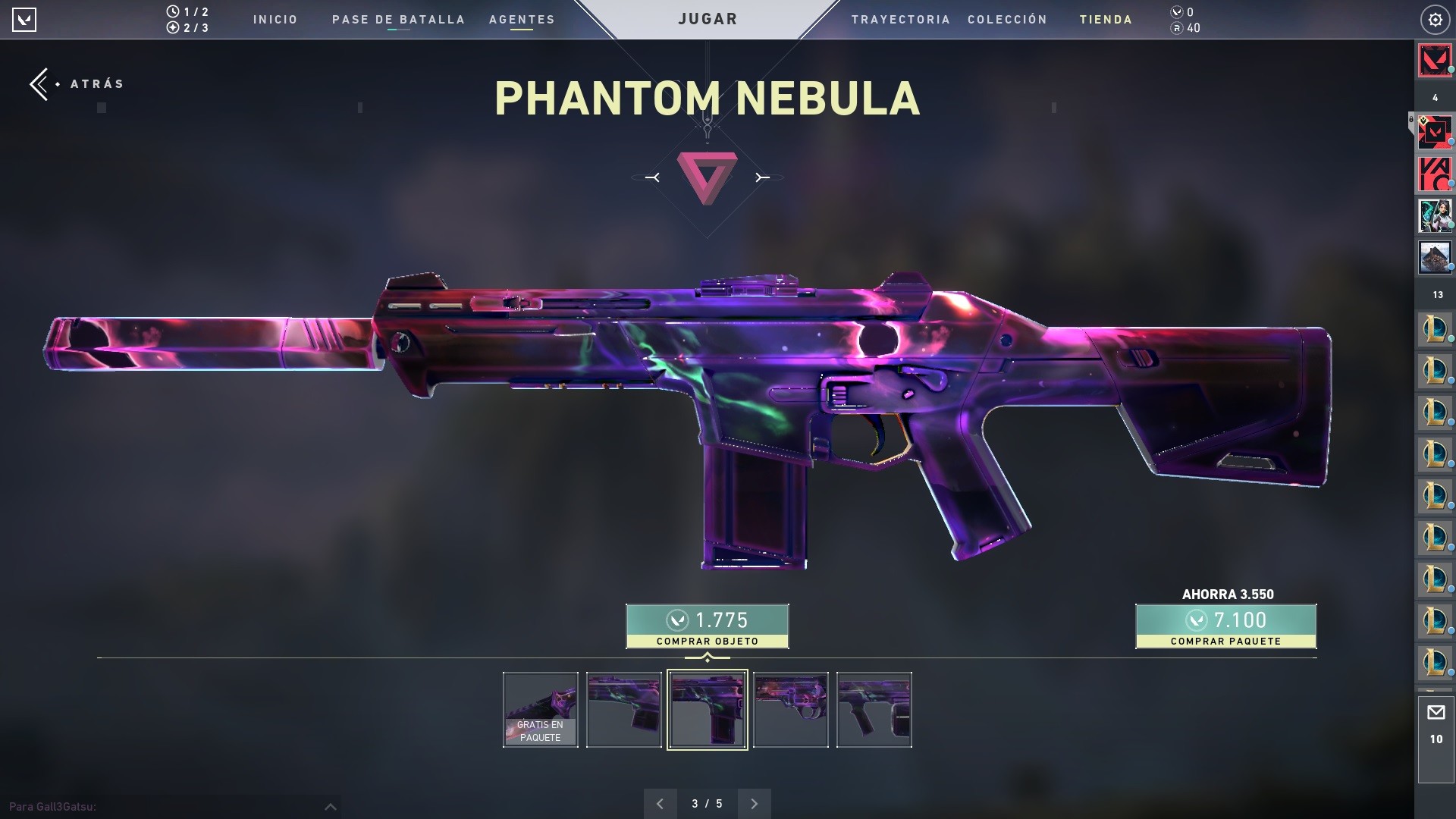Click the weekly missions icon showing 2/3
This screenshot has height=819, width=1456.
tap(173, 28)
